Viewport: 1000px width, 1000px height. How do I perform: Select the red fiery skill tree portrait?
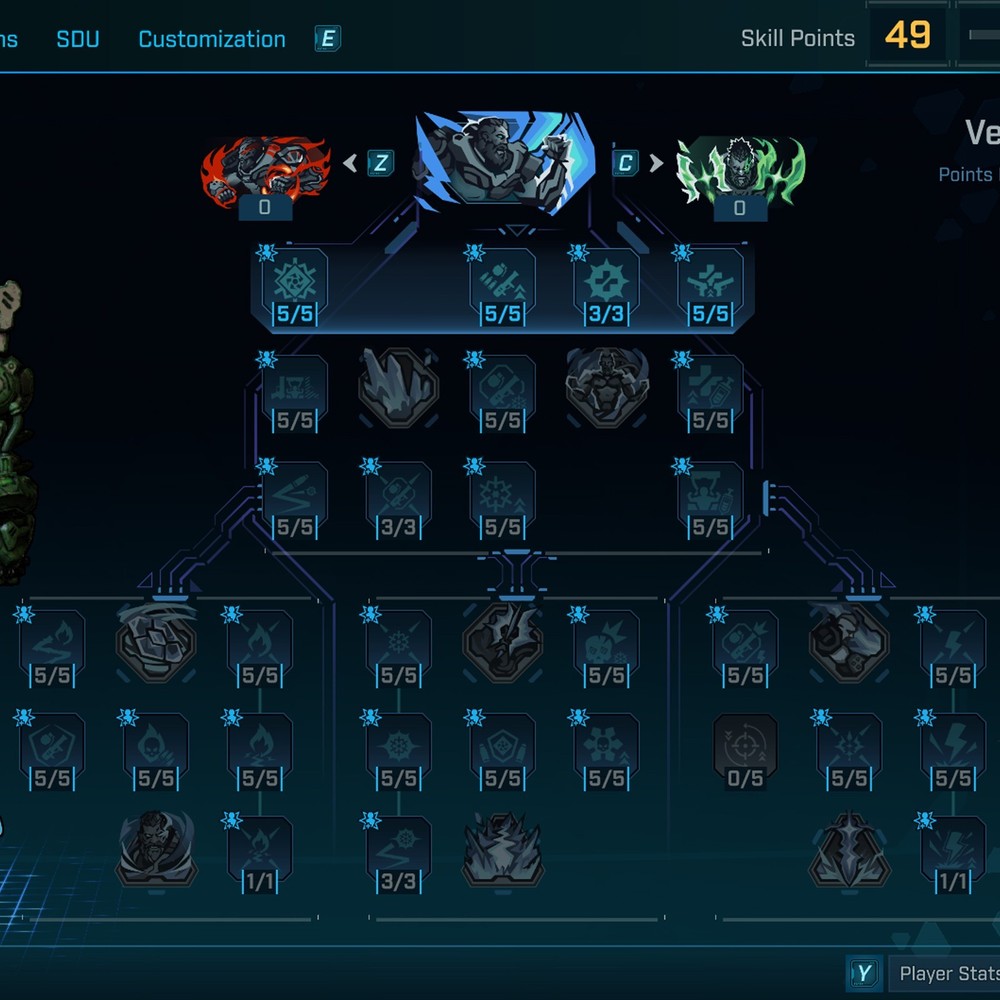pos(265,170)
